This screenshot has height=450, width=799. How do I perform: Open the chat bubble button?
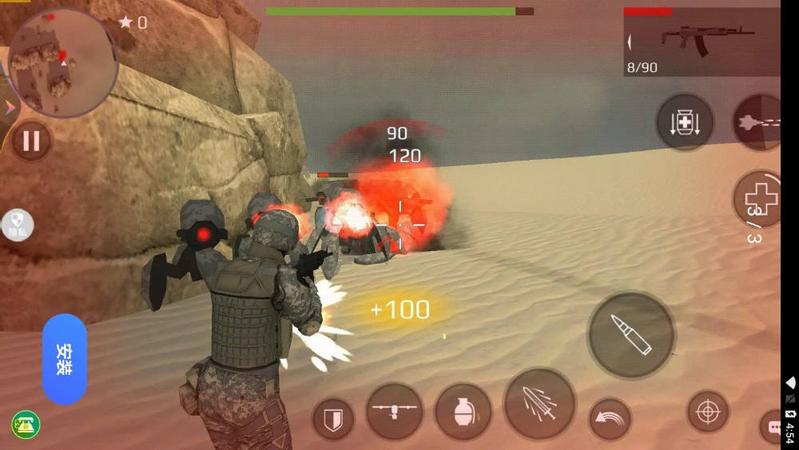coord(773,427)
